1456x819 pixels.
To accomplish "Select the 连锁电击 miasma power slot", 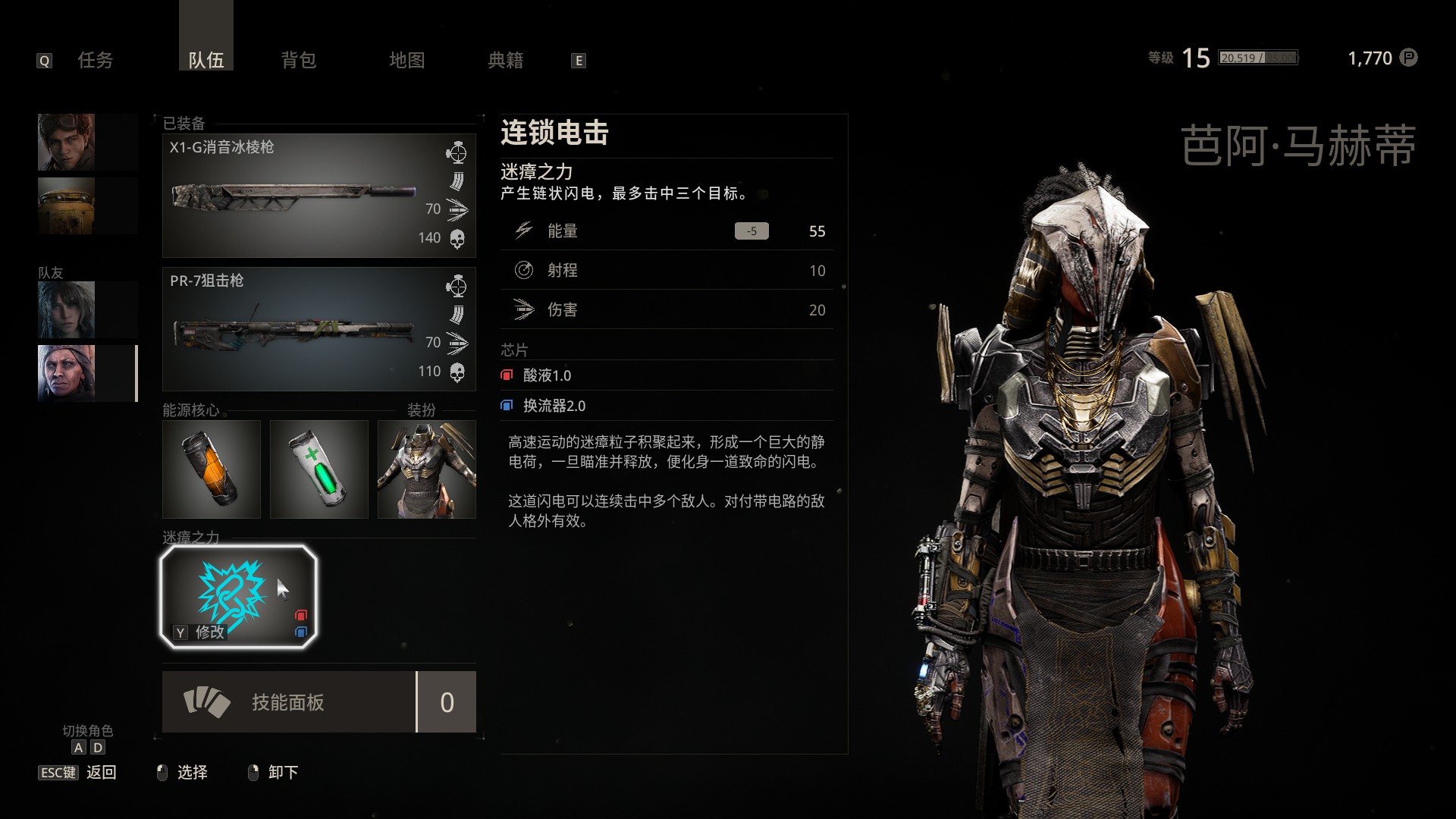I will click(238, 597).
